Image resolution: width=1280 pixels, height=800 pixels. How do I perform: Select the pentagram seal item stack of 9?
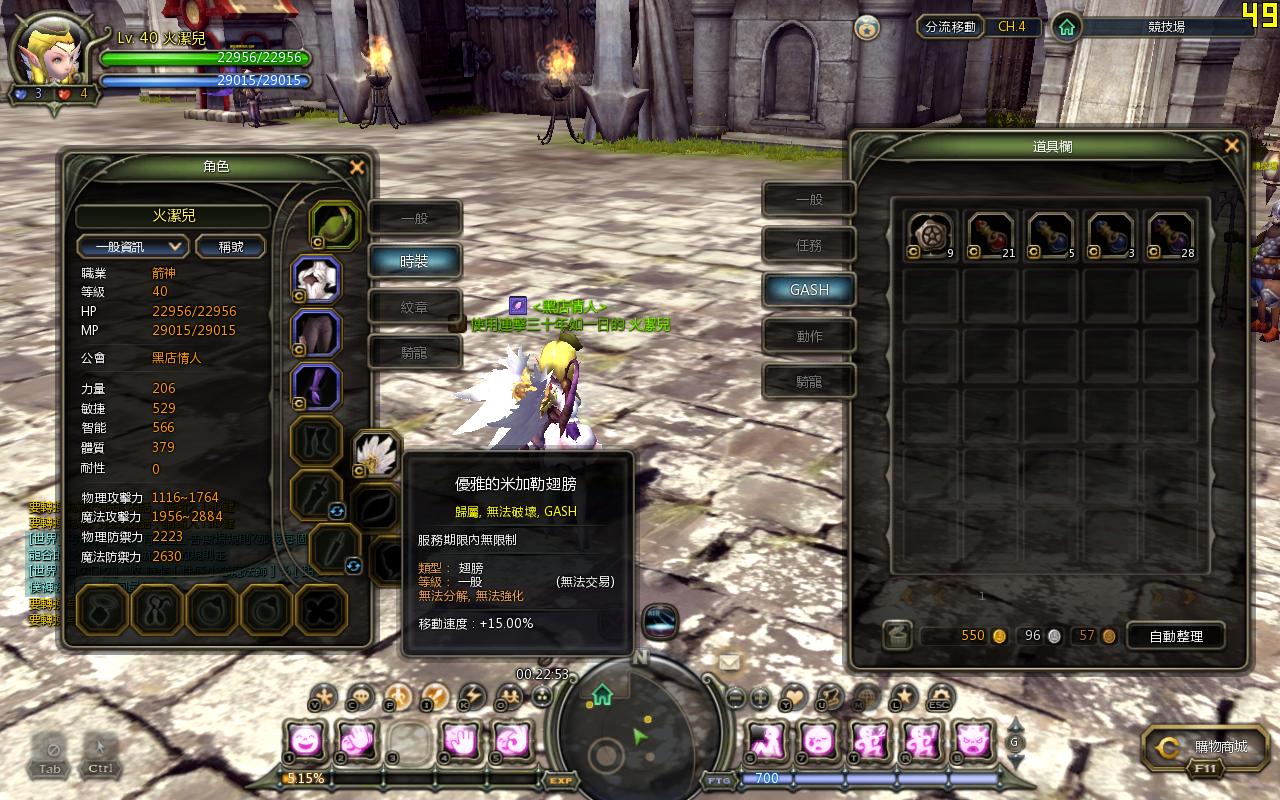tap(930, 235)
